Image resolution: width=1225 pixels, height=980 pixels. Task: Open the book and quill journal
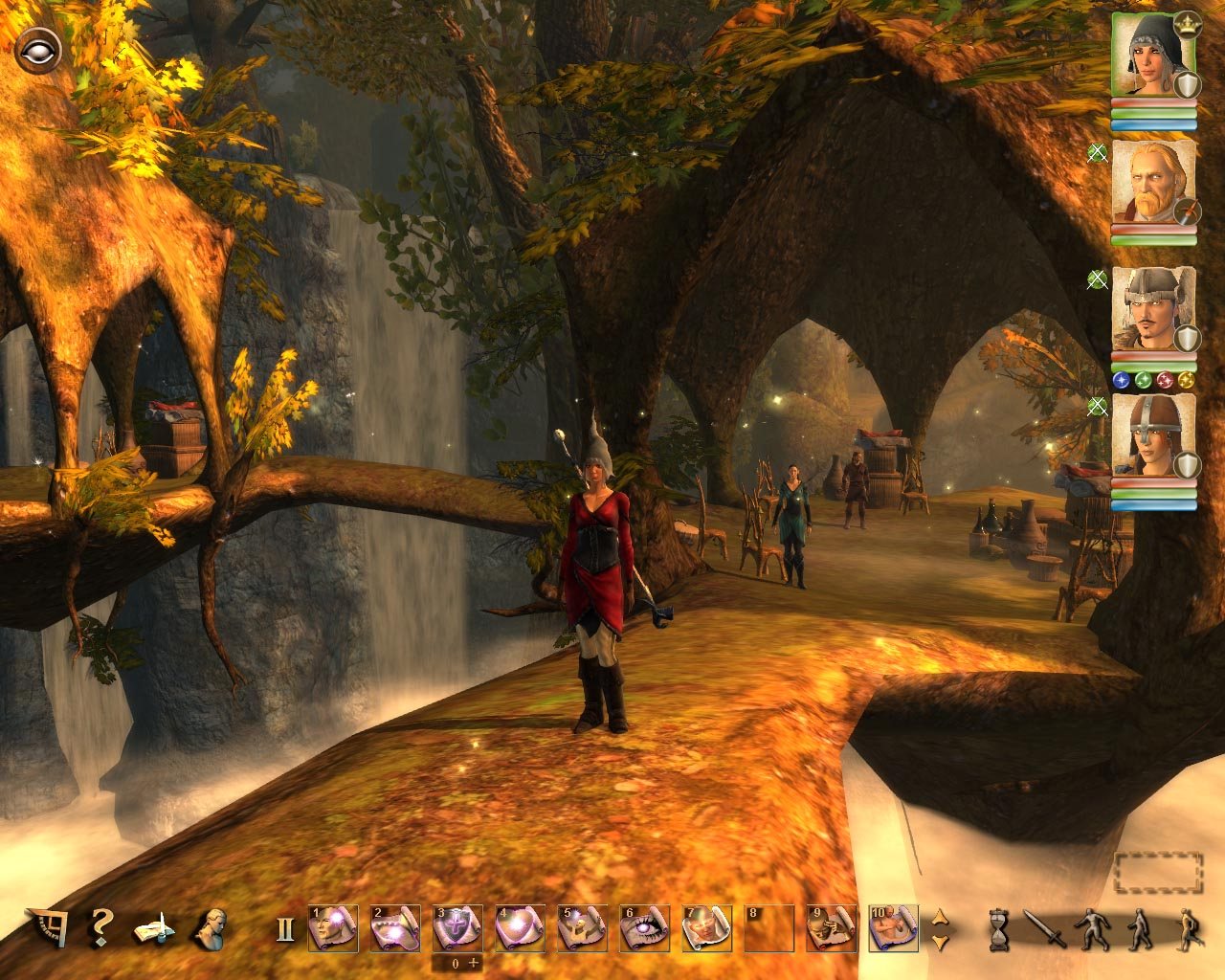153,928
